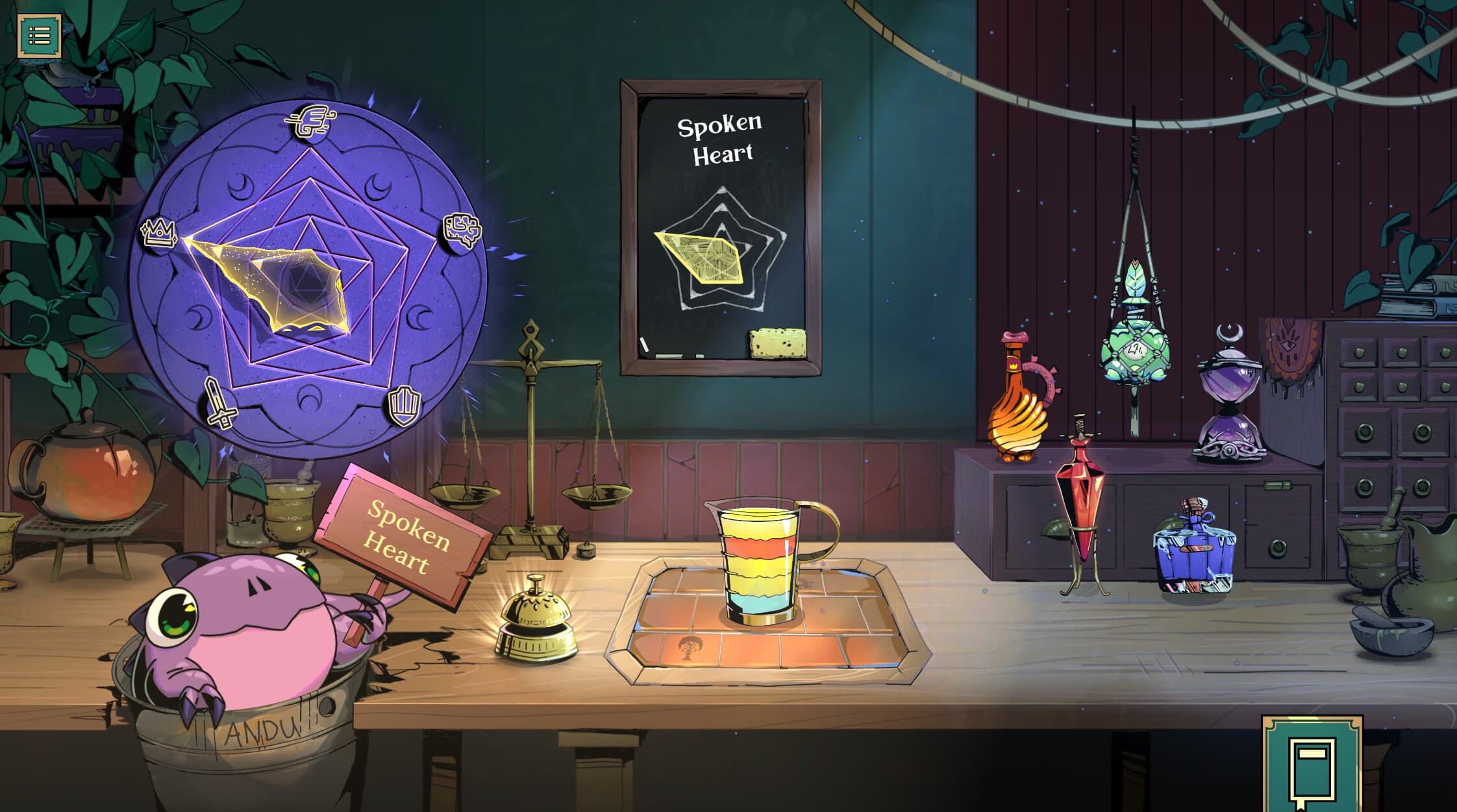1457x812 pixels.
Task: Open the list menu in the top corner
Action: pyautogui.click(x=39, y=35)
